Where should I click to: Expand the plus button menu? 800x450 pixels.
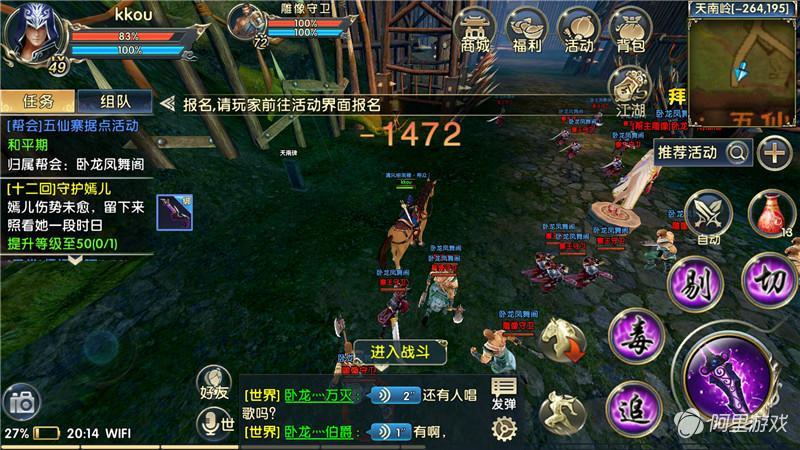coord(774,152)
